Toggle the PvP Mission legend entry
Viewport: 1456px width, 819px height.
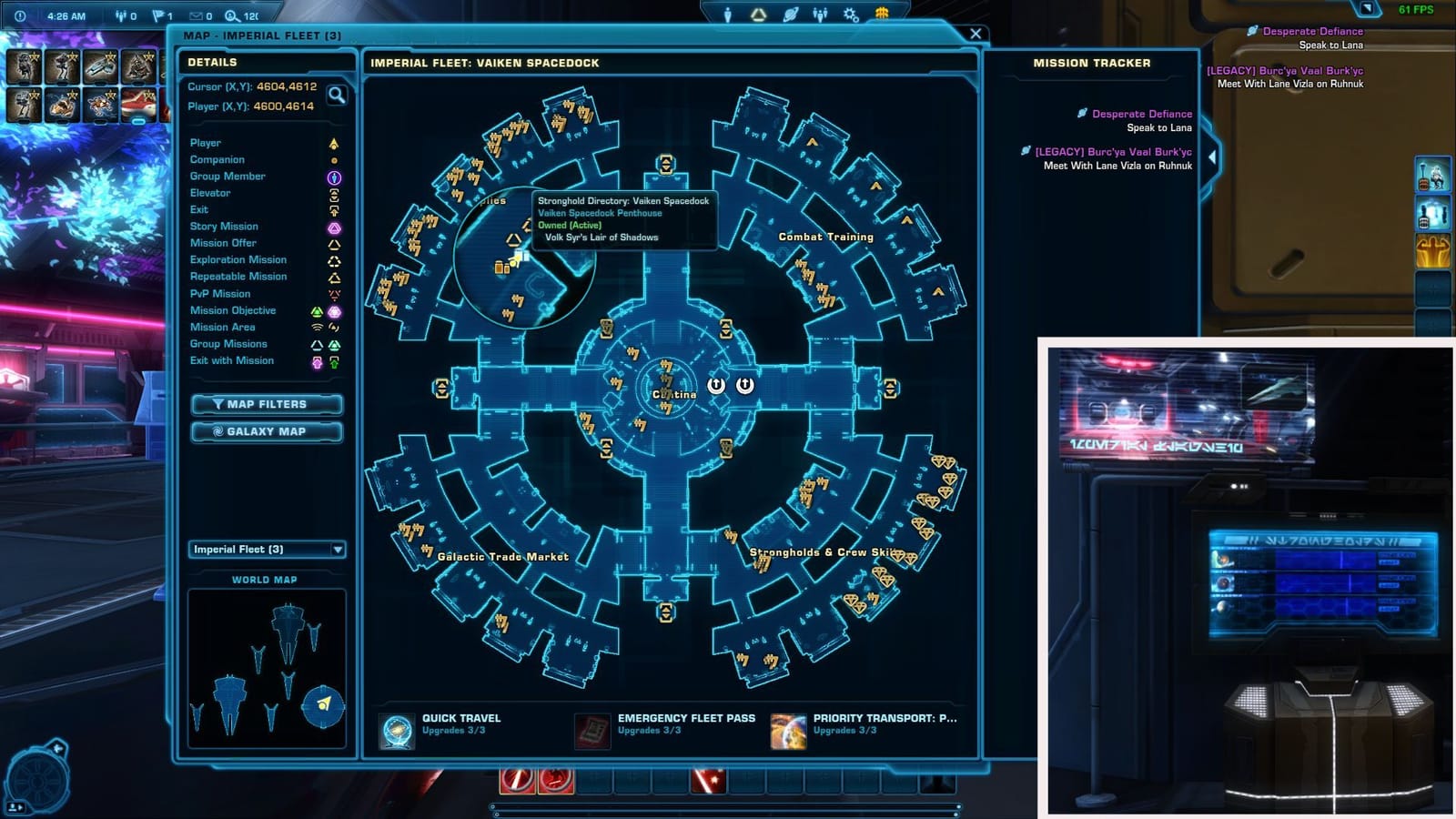pos(218,293)
